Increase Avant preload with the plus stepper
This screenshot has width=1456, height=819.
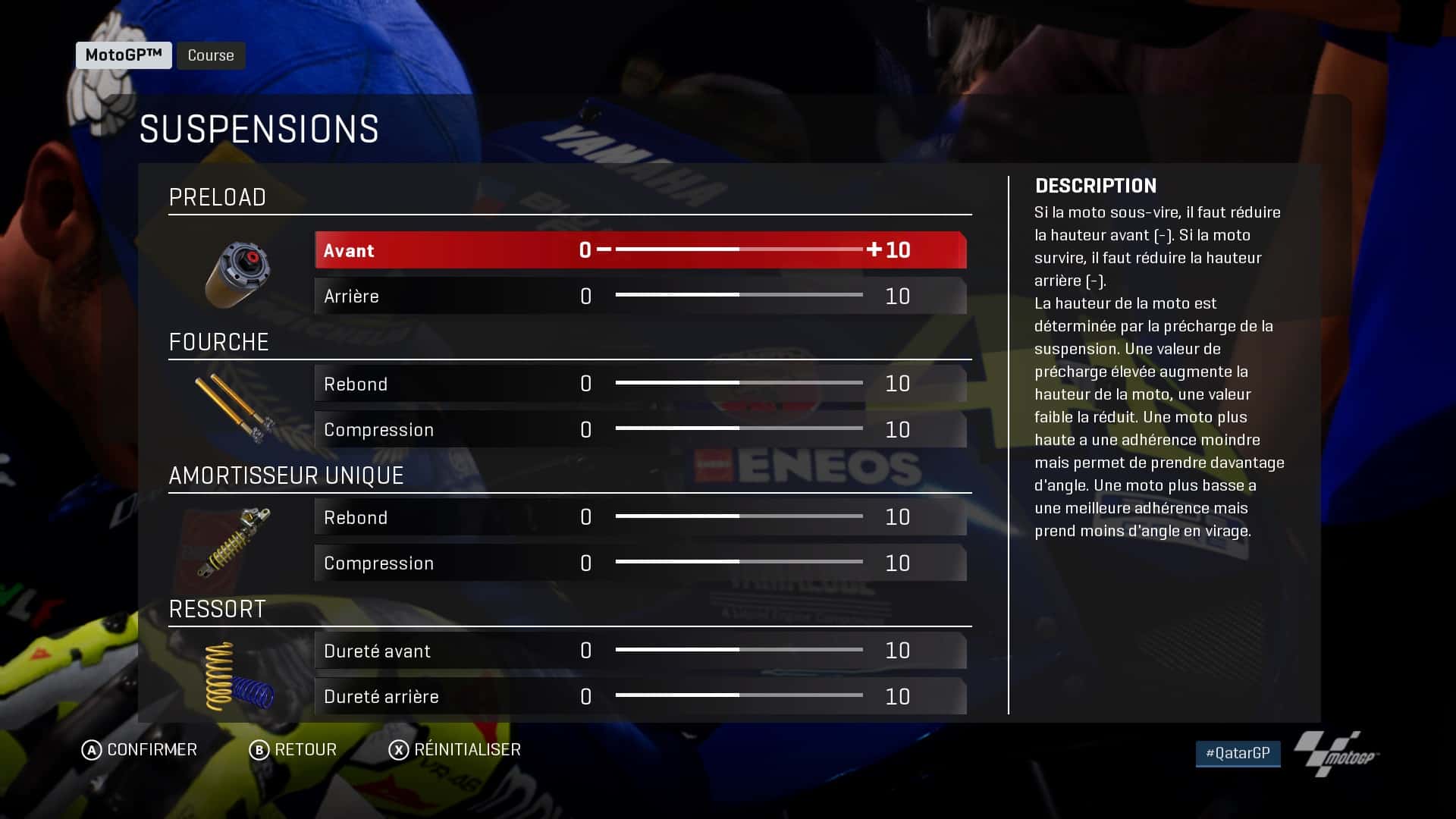coord(874,249)
